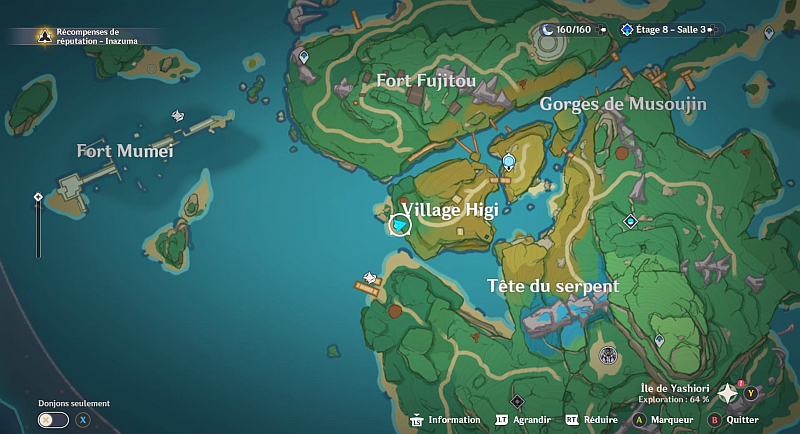The image size is (800, 434).
Task: Select the round domain marker below Tête du serpent
Action: point(607,354)
